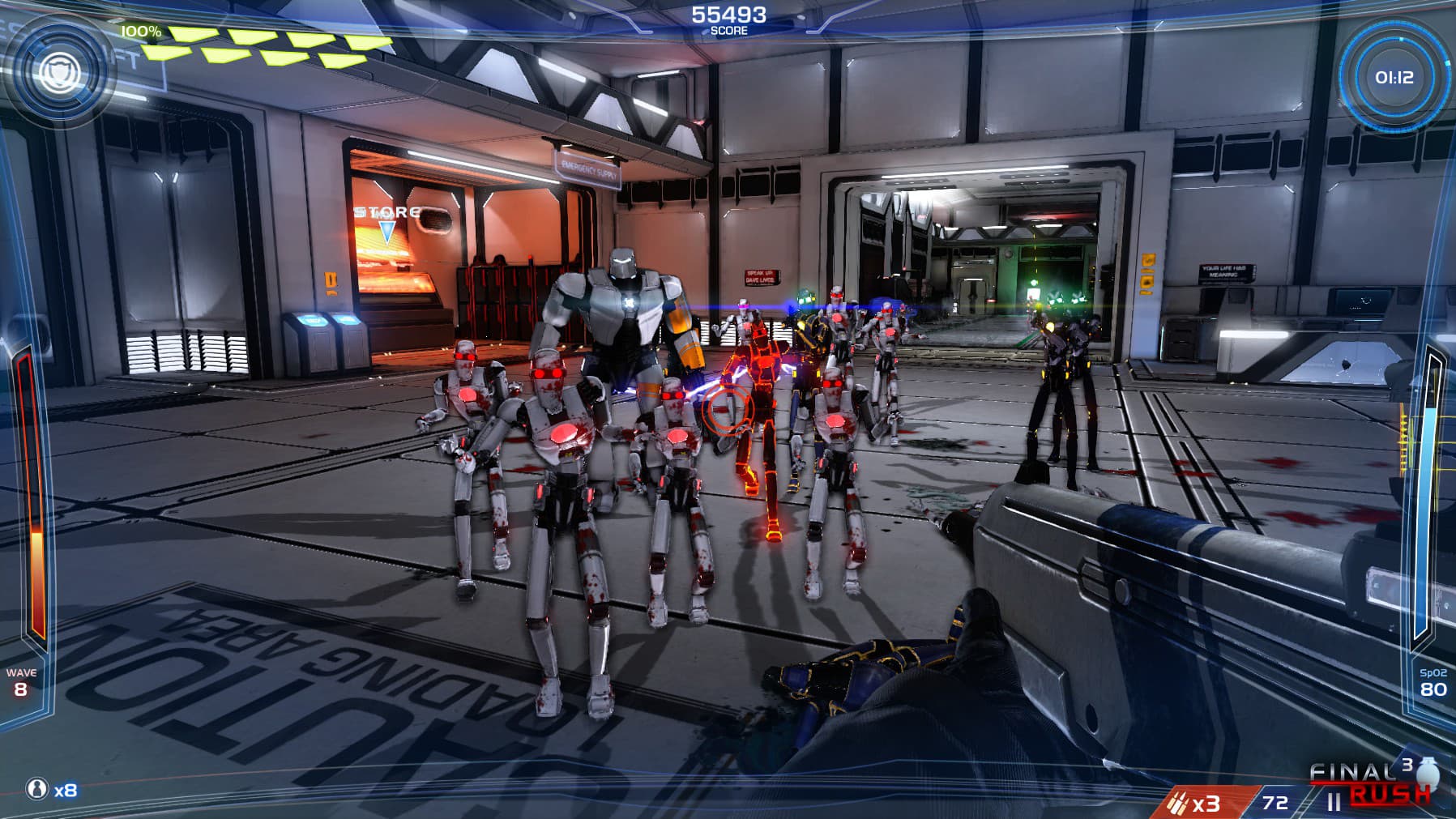Click the bullets ammo icon
Image resolution: width=1456 pixels, height=819 pixels.
point(1176,803)
